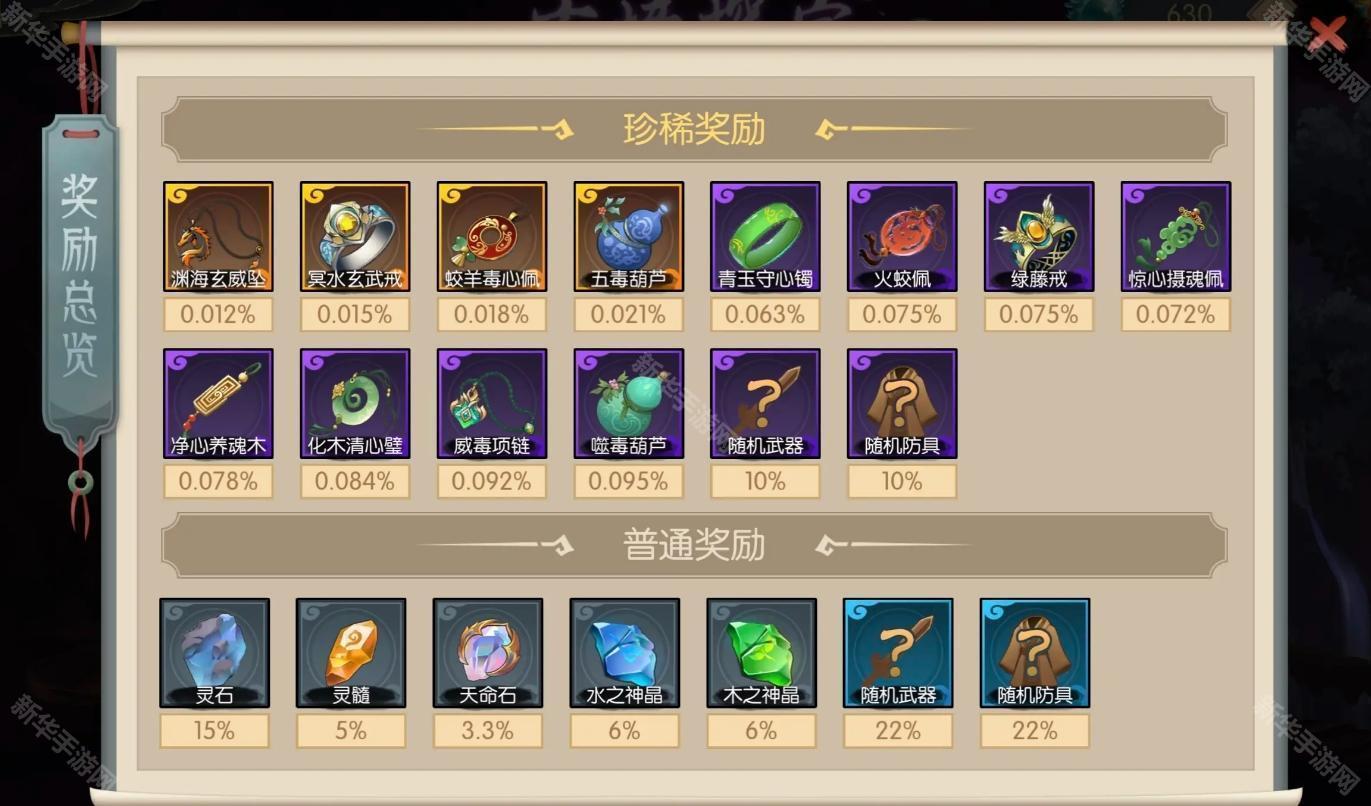Select the orange 灵髓 crystal

pyautogui.click(x=351, y=653)
